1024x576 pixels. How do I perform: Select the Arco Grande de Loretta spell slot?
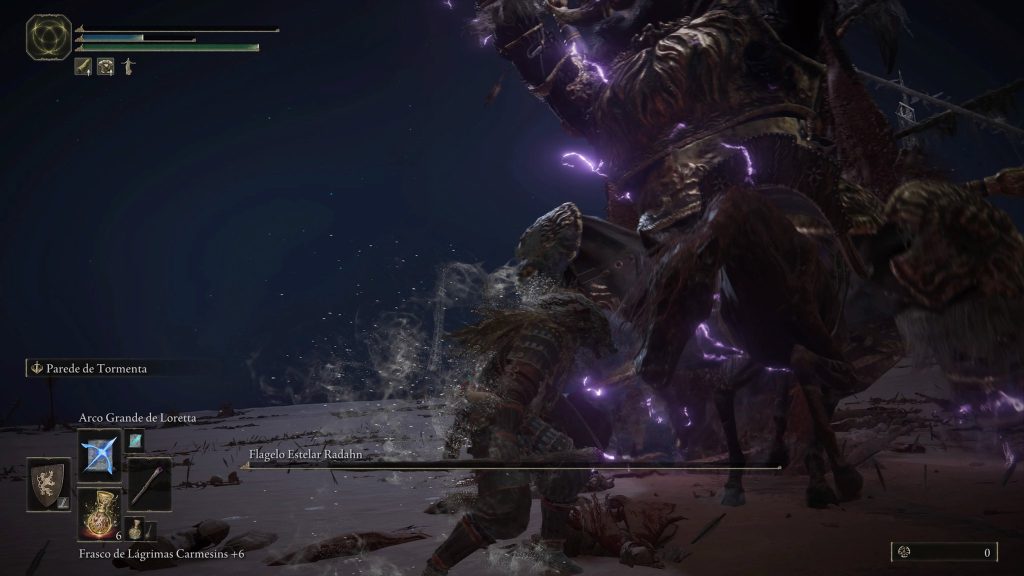point(100,455)
